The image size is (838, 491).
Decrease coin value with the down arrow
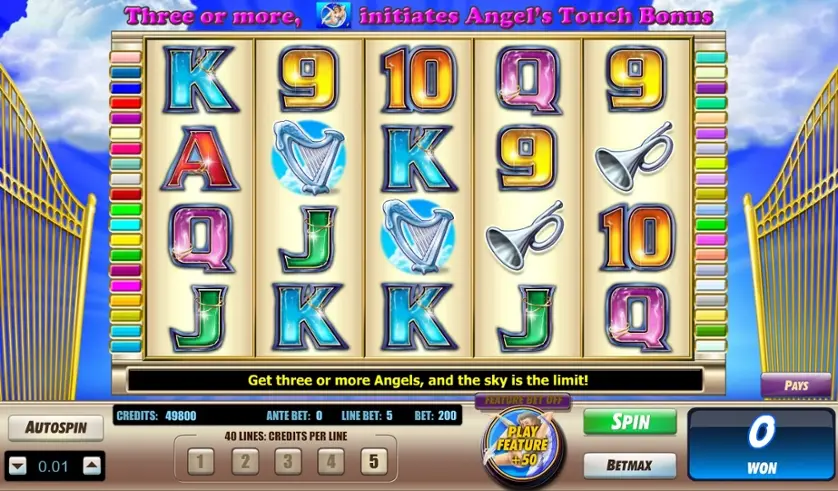click(x=17, y=465)
